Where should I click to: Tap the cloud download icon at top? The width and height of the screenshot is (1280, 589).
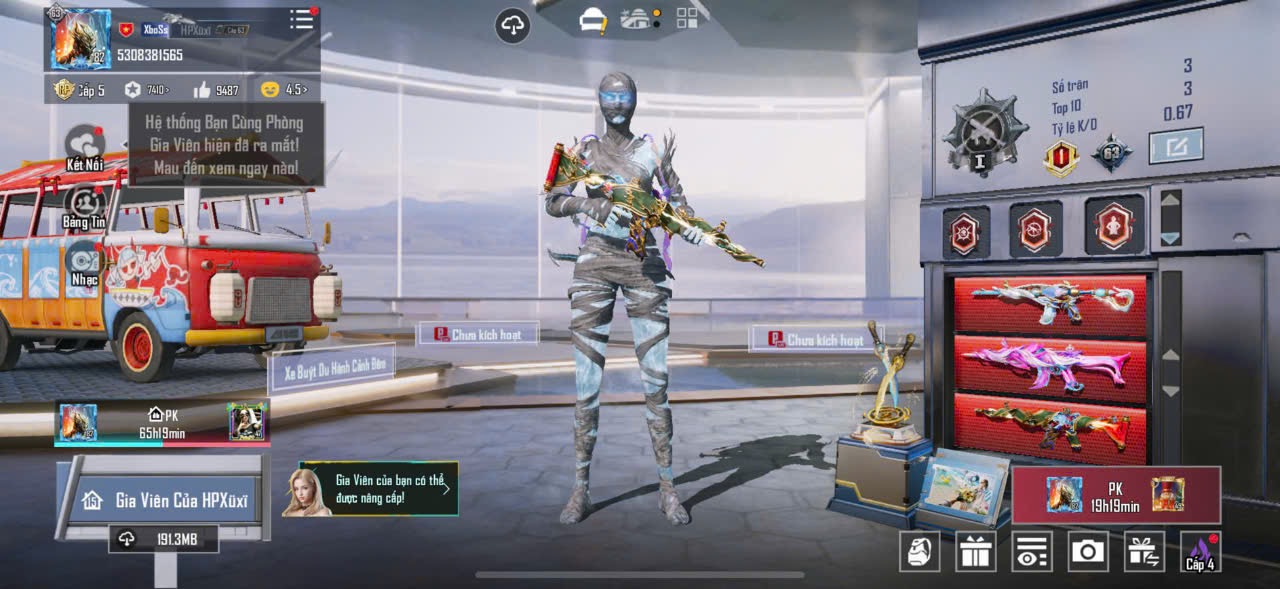pos(513,26)
